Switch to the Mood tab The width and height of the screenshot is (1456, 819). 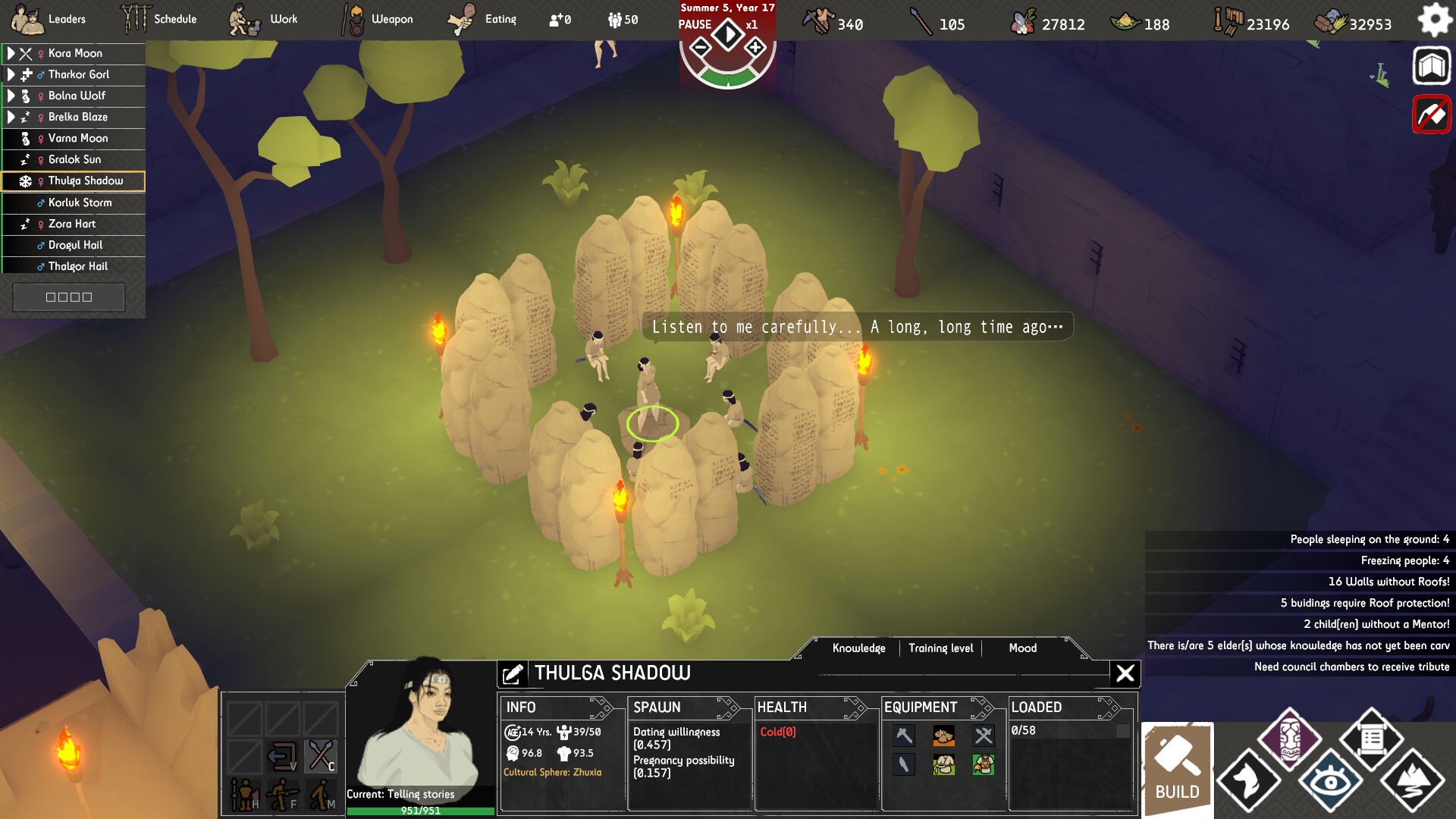[x=1022, y=648]
